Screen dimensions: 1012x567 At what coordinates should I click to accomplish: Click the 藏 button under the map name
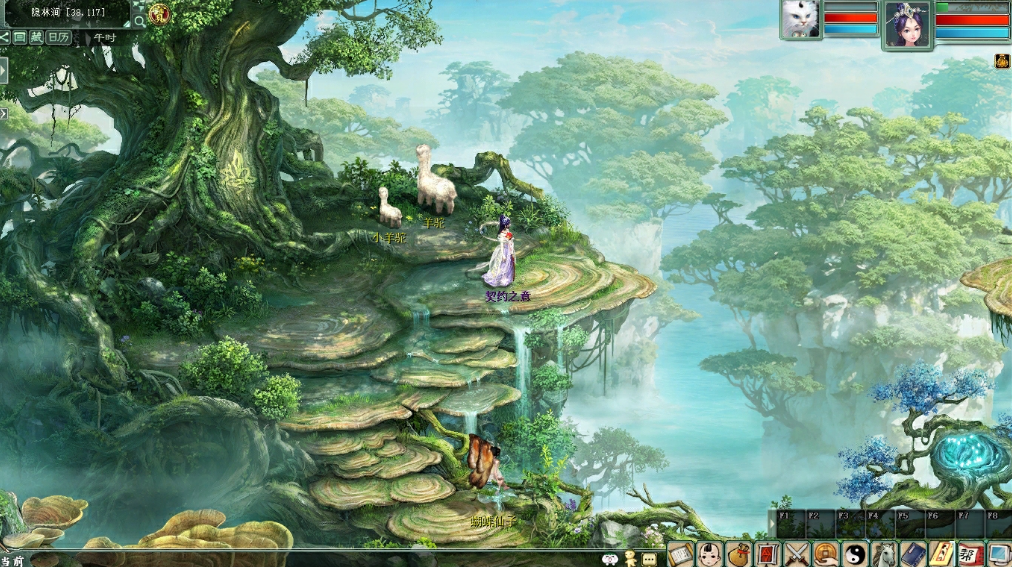tap(36, 37)
